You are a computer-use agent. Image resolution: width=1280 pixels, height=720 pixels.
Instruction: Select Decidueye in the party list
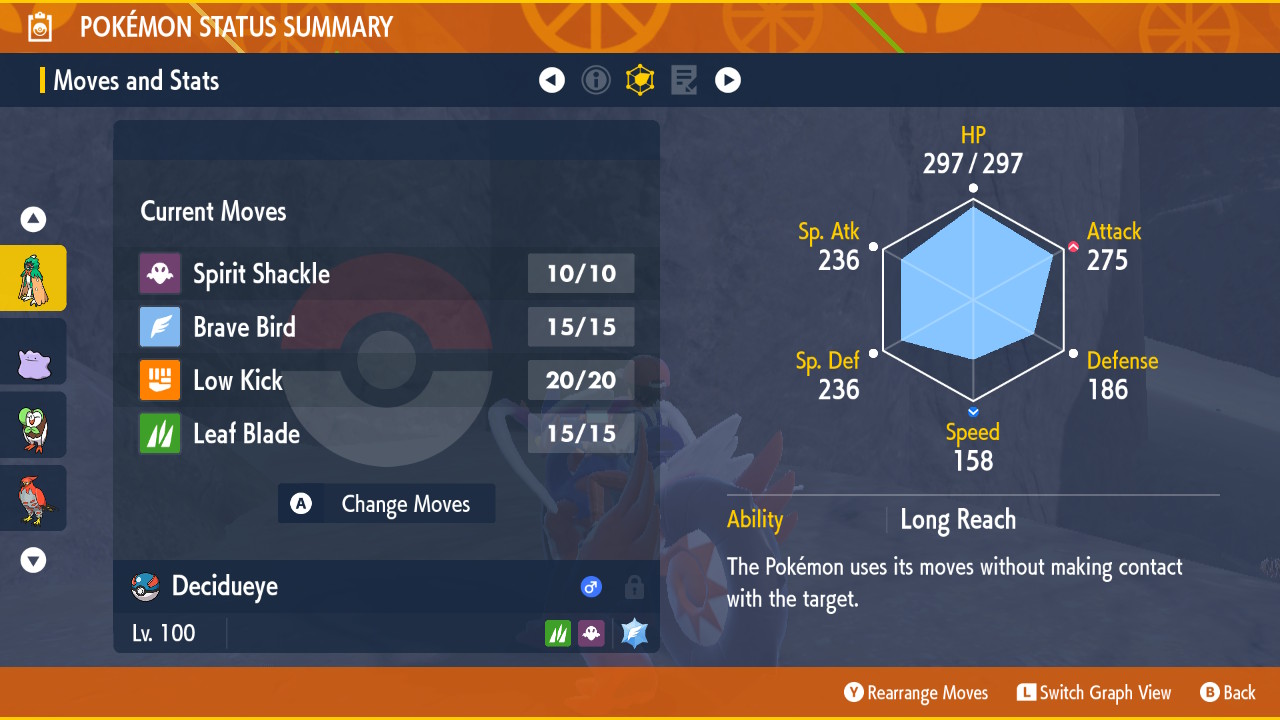[x=33, y=278]
